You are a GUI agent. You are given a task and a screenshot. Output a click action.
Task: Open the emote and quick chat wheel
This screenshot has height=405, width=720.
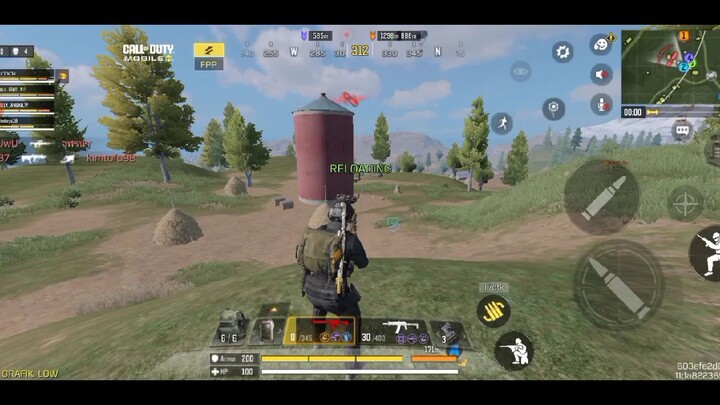(601, 44)
